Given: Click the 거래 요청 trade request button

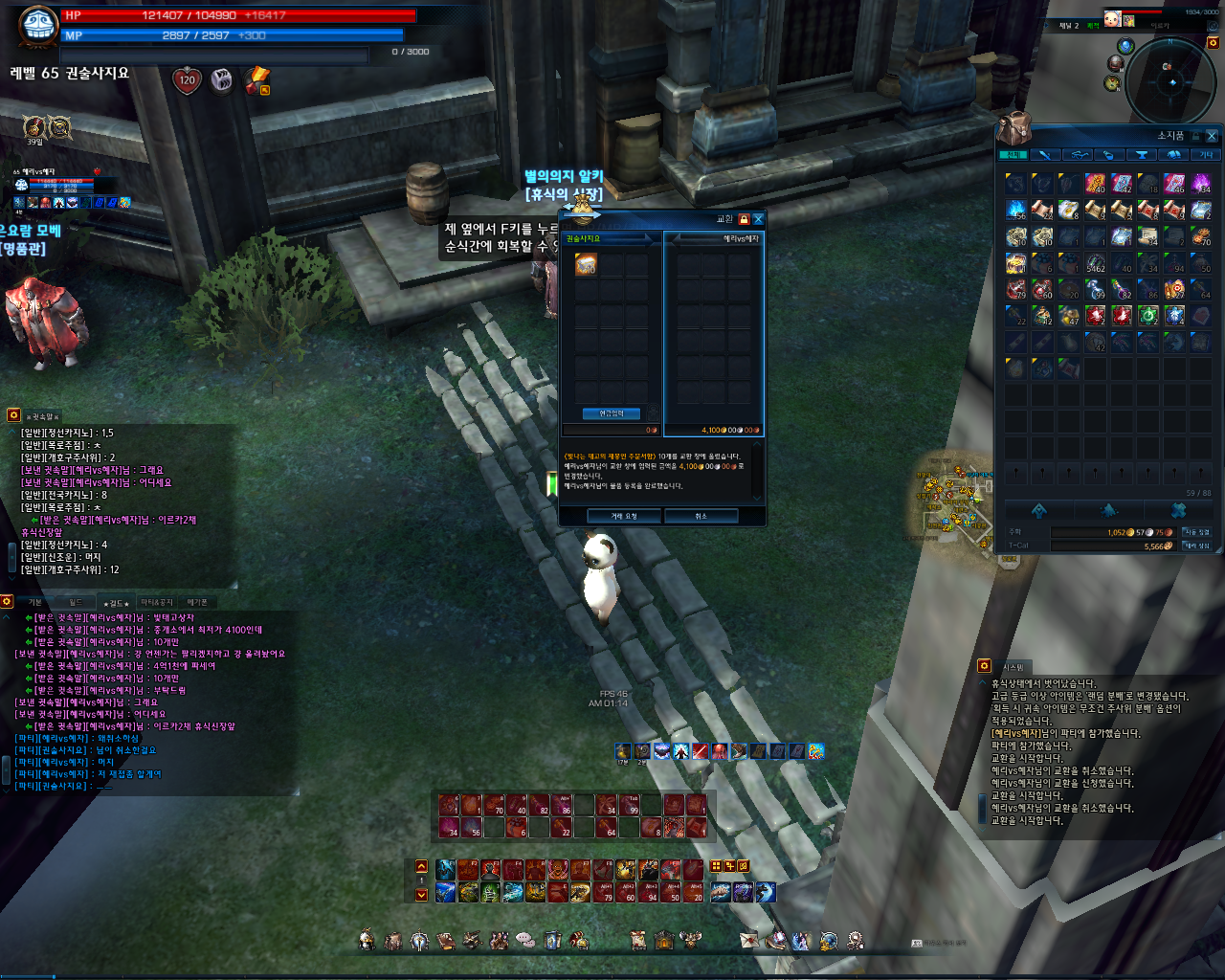Looking at the screenshot, I should [624, 516].
